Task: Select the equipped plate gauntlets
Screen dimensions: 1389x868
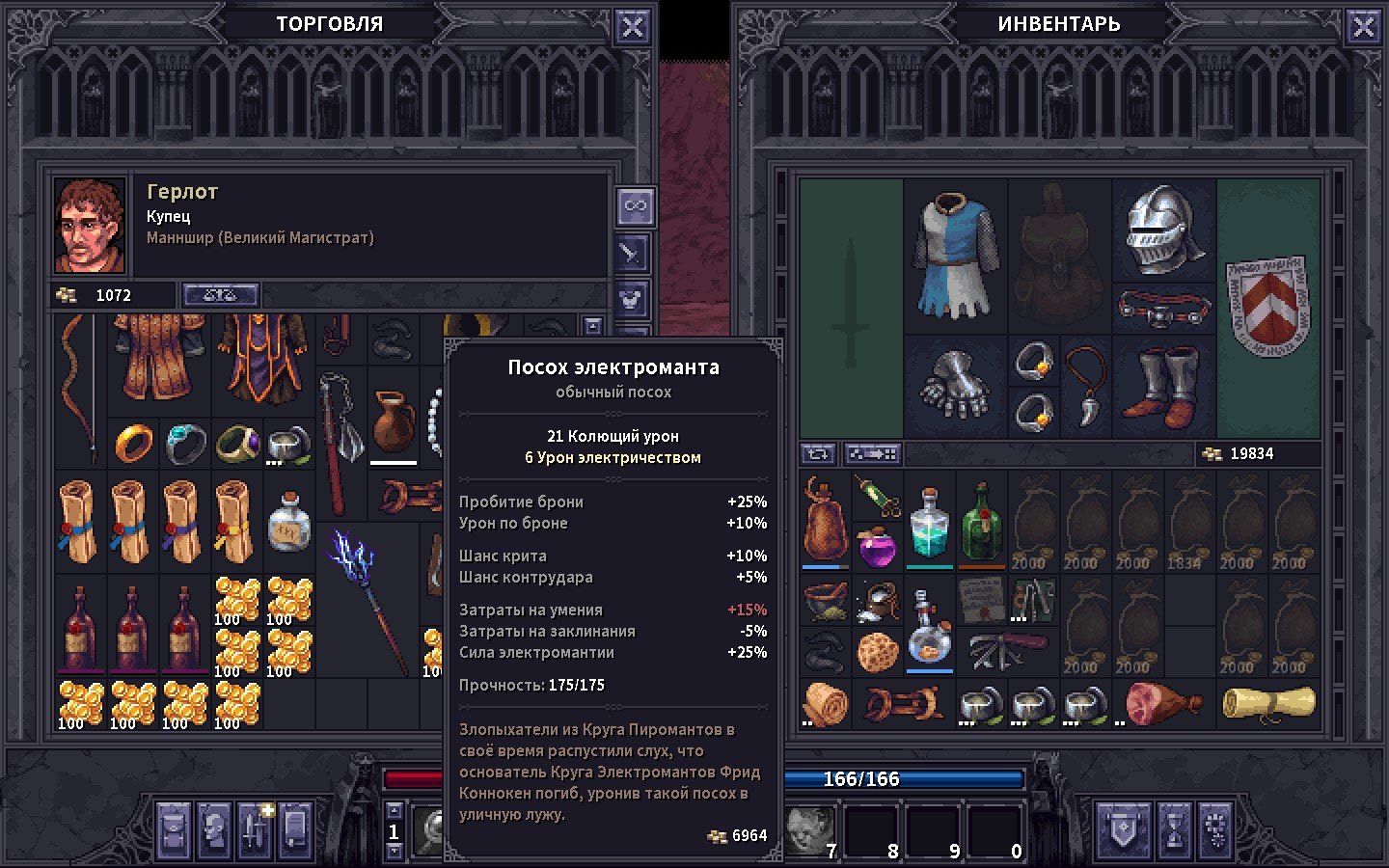Action: tap(955, 387)
